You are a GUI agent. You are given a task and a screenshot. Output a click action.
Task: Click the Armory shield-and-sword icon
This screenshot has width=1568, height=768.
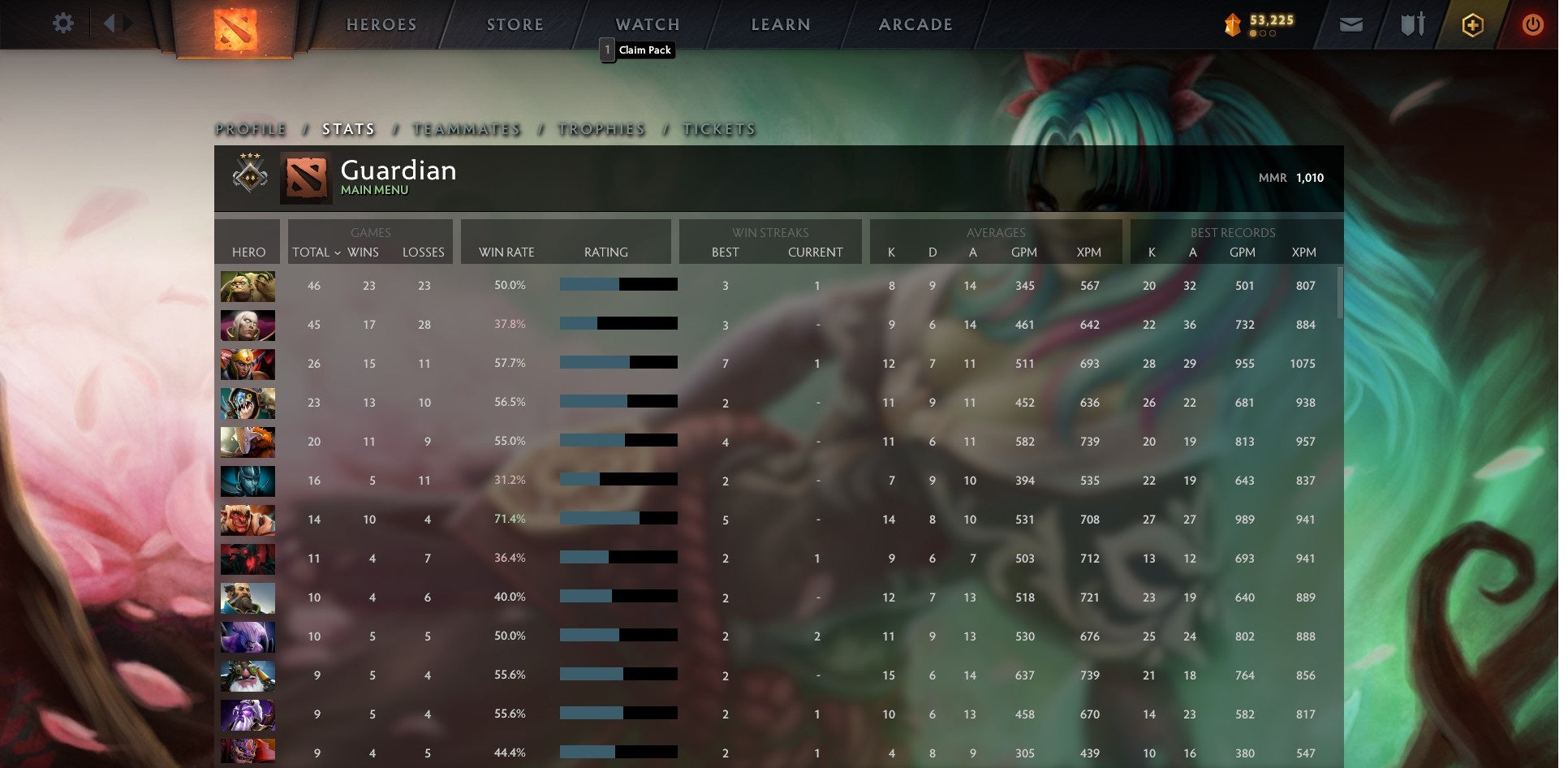tap(1412, 24)
